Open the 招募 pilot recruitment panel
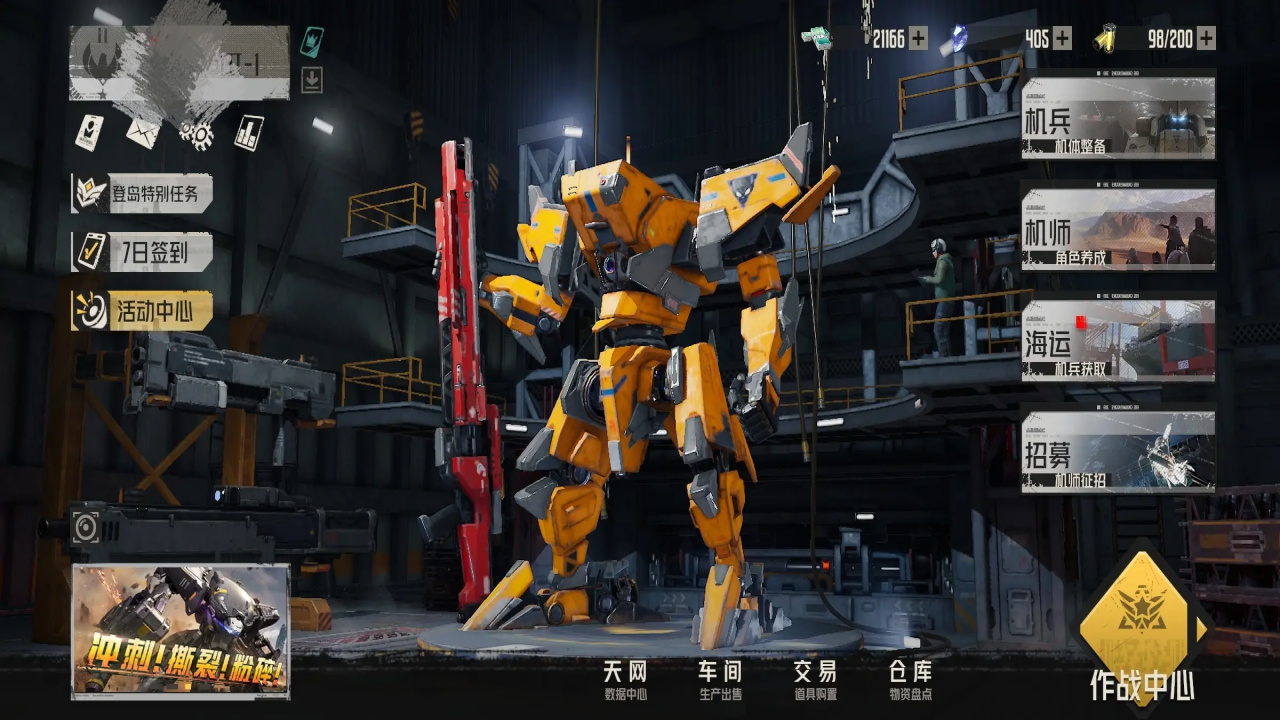The width and height of the screenshot is (1280, 720). pos(1118,452)
